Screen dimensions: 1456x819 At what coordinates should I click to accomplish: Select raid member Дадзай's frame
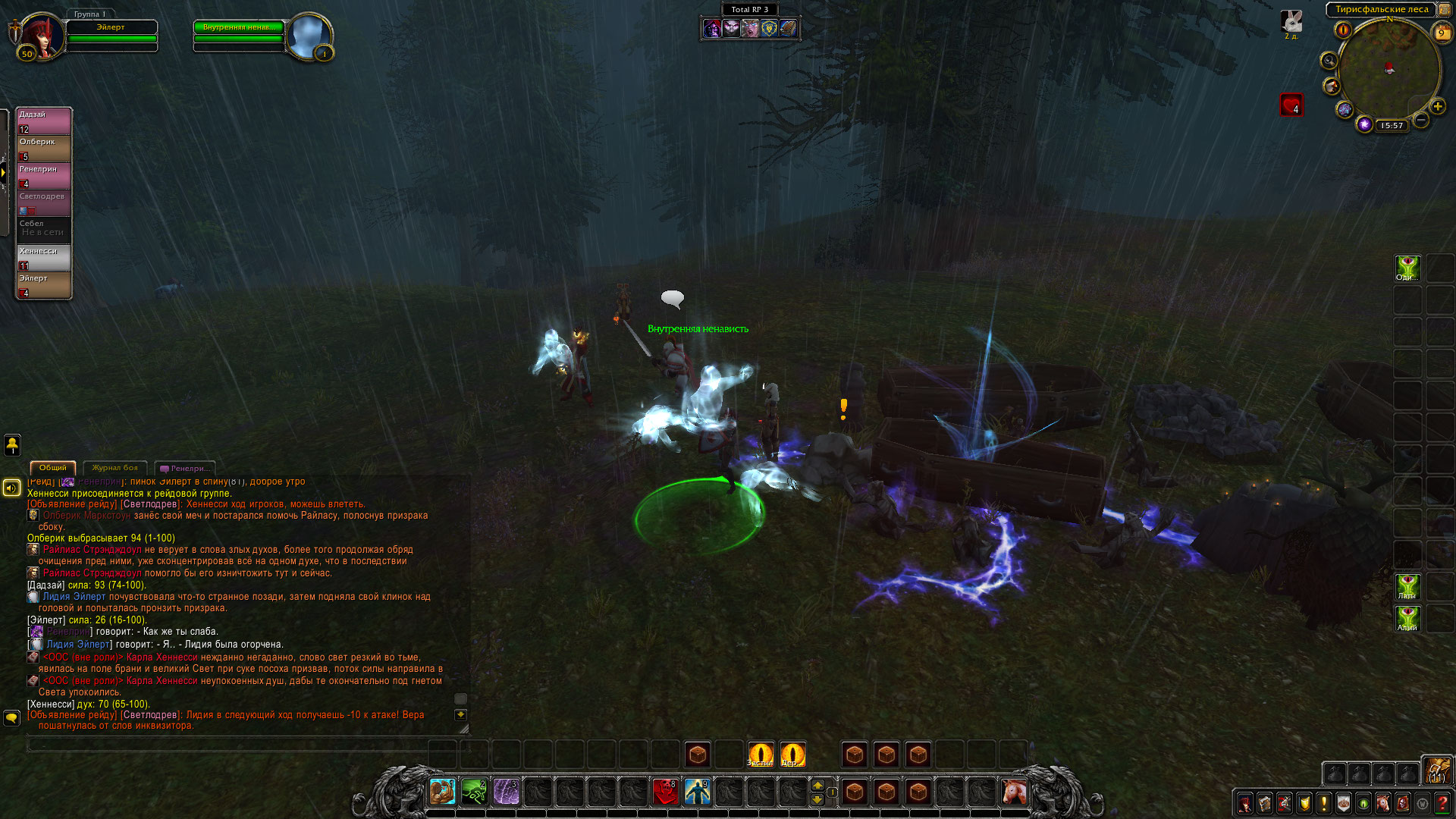pos(44,121)
